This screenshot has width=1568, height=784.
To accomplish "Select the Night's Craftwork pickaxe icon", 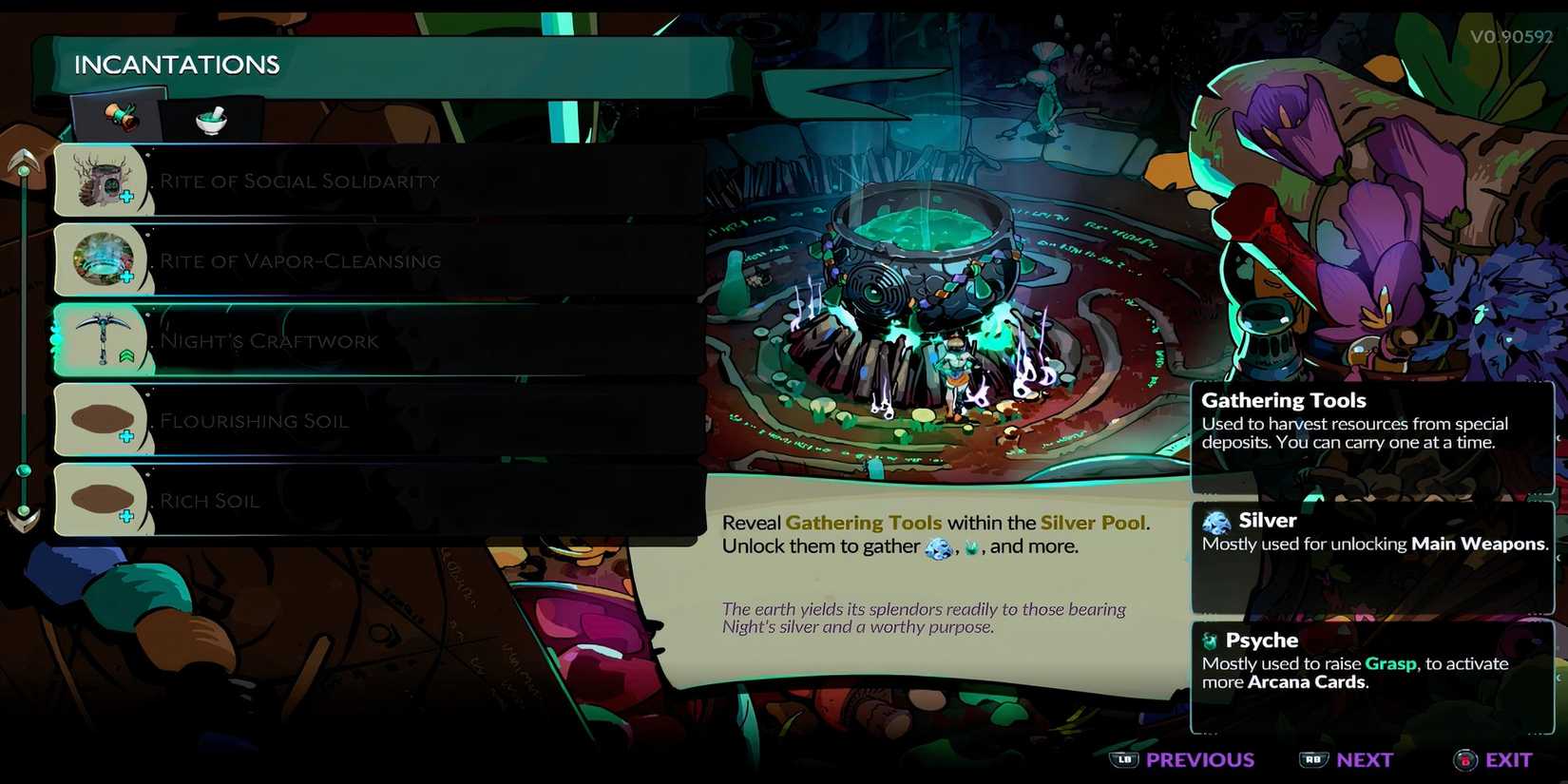I will tap(103, 337).
